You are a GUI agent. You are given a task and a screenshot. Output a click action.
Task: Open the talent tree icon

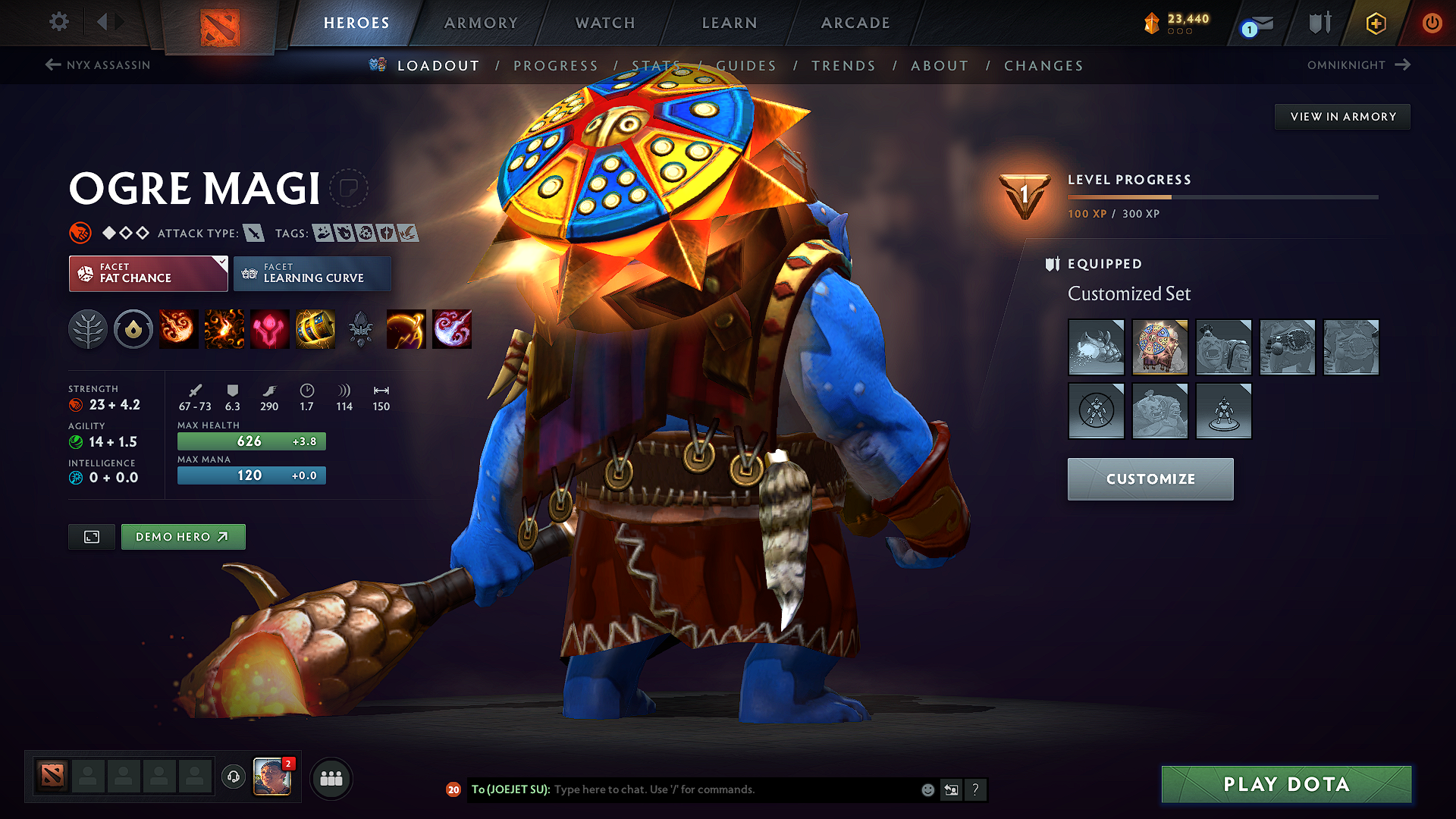[88, 328]
